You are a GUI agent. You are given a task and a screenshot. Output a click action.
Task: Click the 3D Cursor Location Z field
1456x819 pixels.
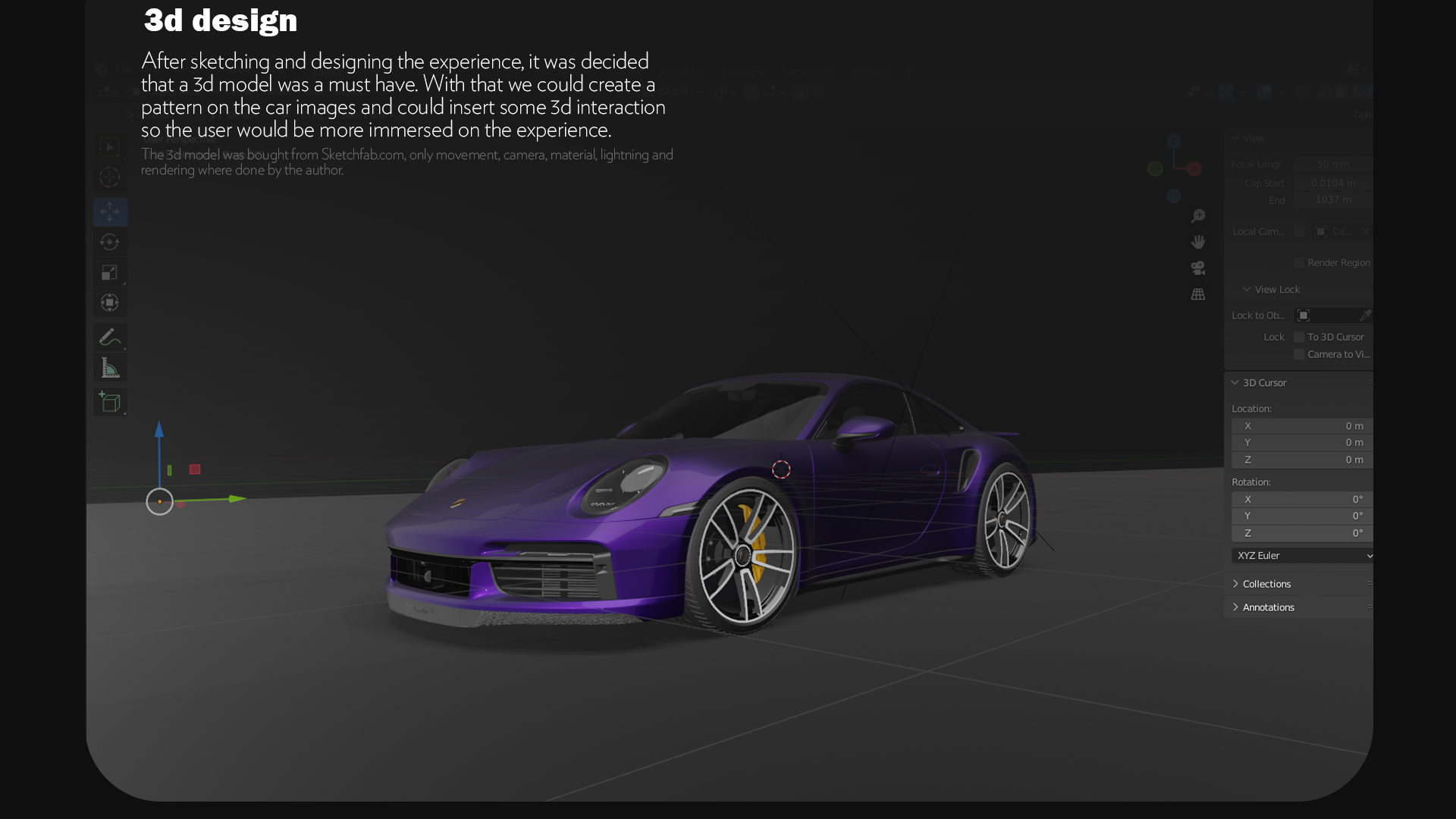pyautogui.click(x=1303, y=460)
